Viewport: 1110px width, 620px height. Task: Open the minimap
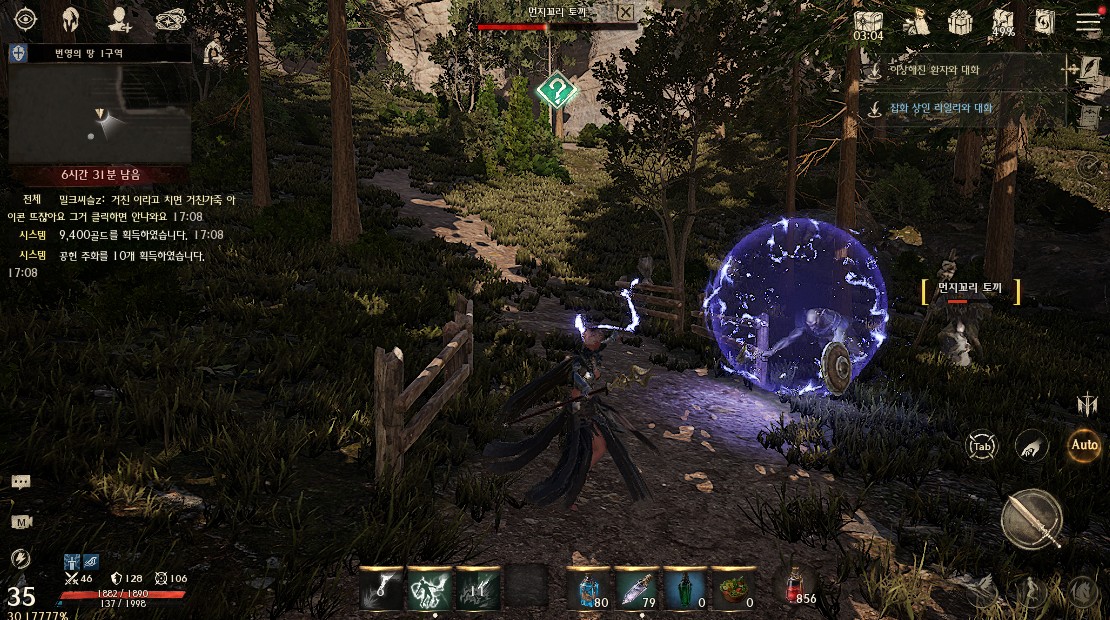100,104
